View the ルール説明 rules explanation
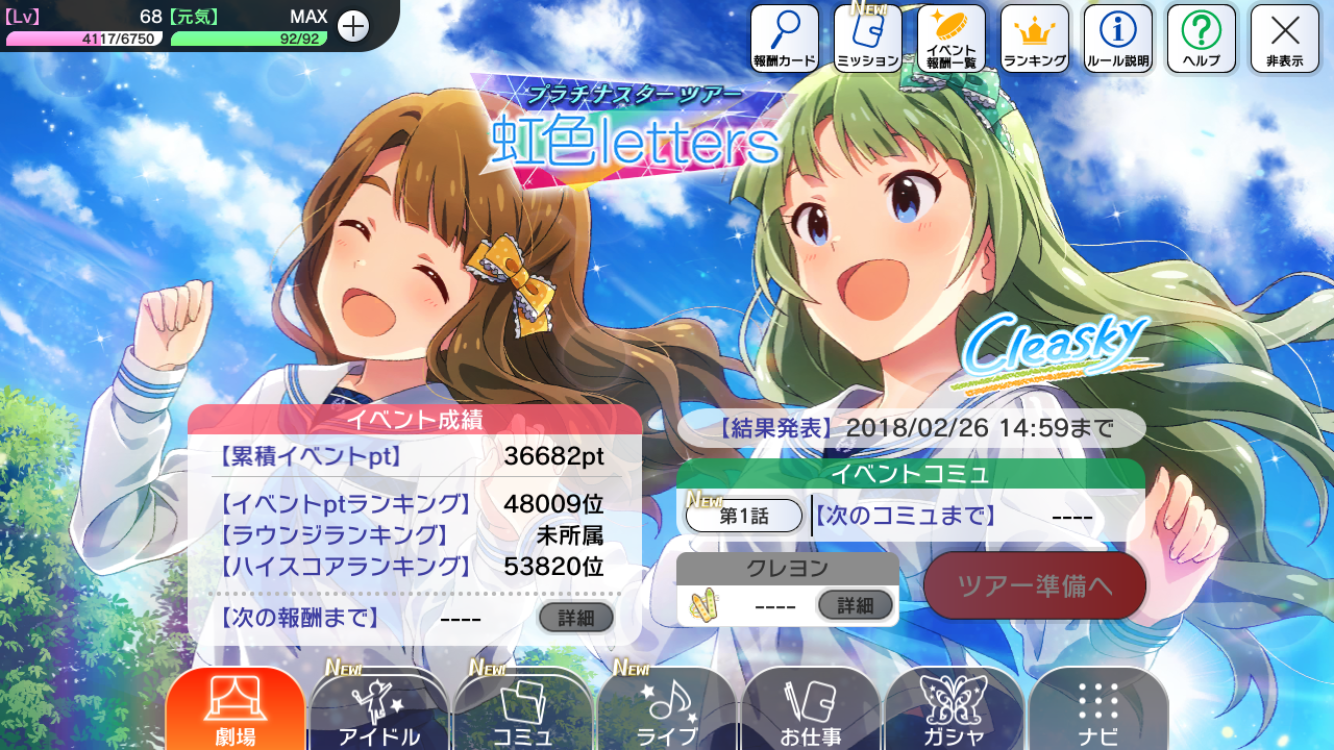The height and width of the screenshot is (750, 1334). (1118, 39)
